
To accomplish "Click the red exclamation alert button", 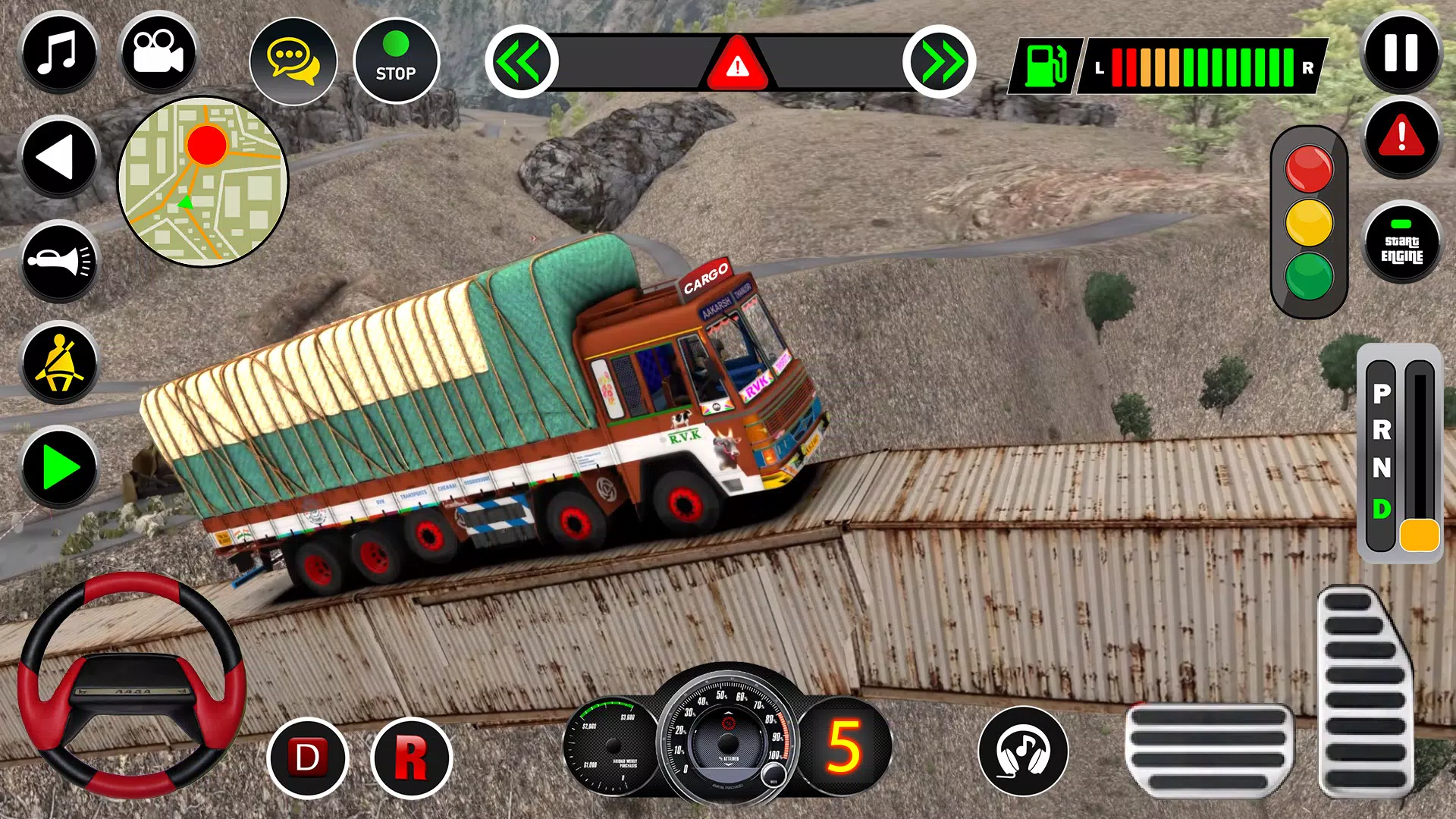I will 1401,137.
